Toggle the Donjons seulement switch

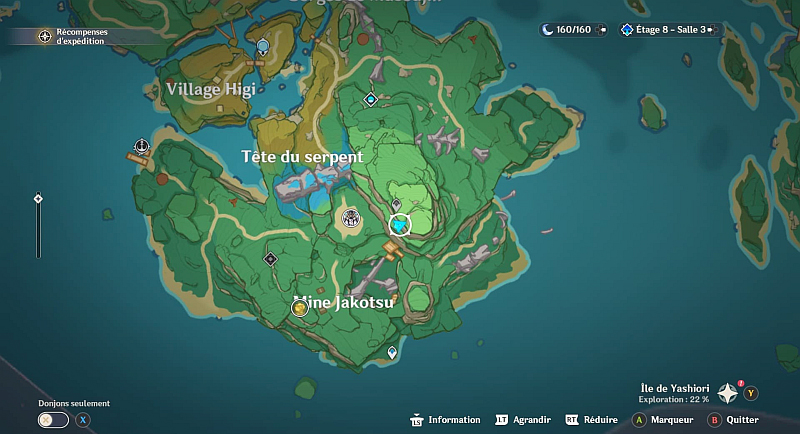tap(53, 420)
